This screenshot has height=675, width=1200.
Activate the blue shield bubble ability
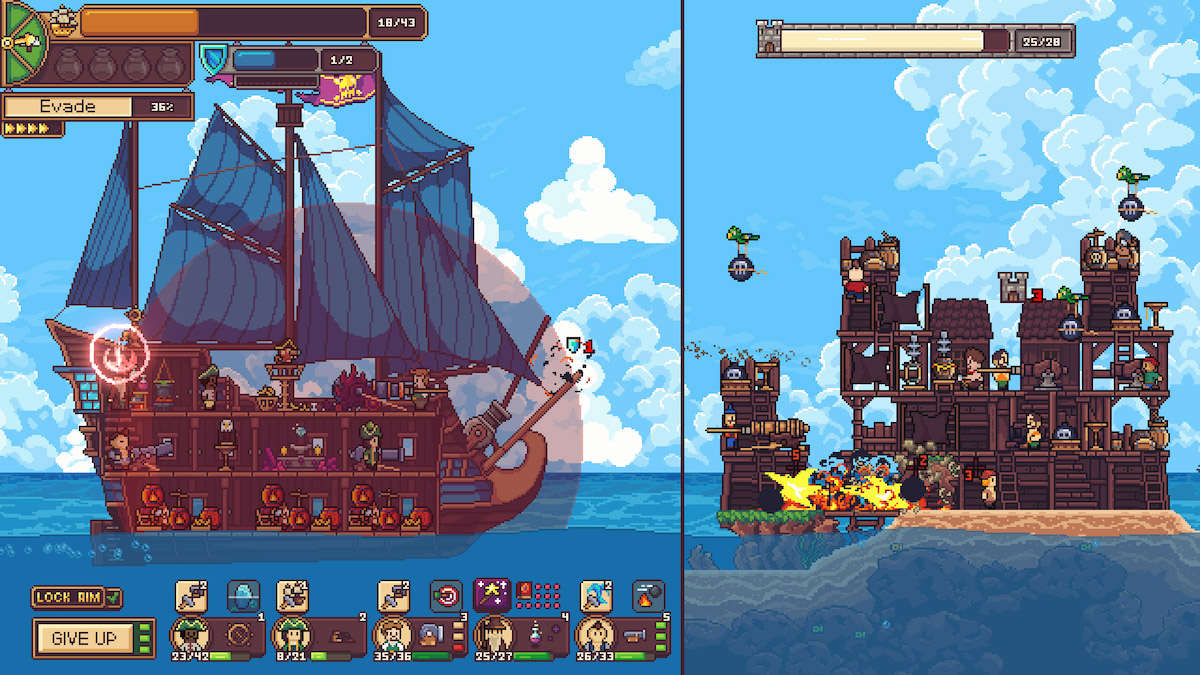point(243,596)
